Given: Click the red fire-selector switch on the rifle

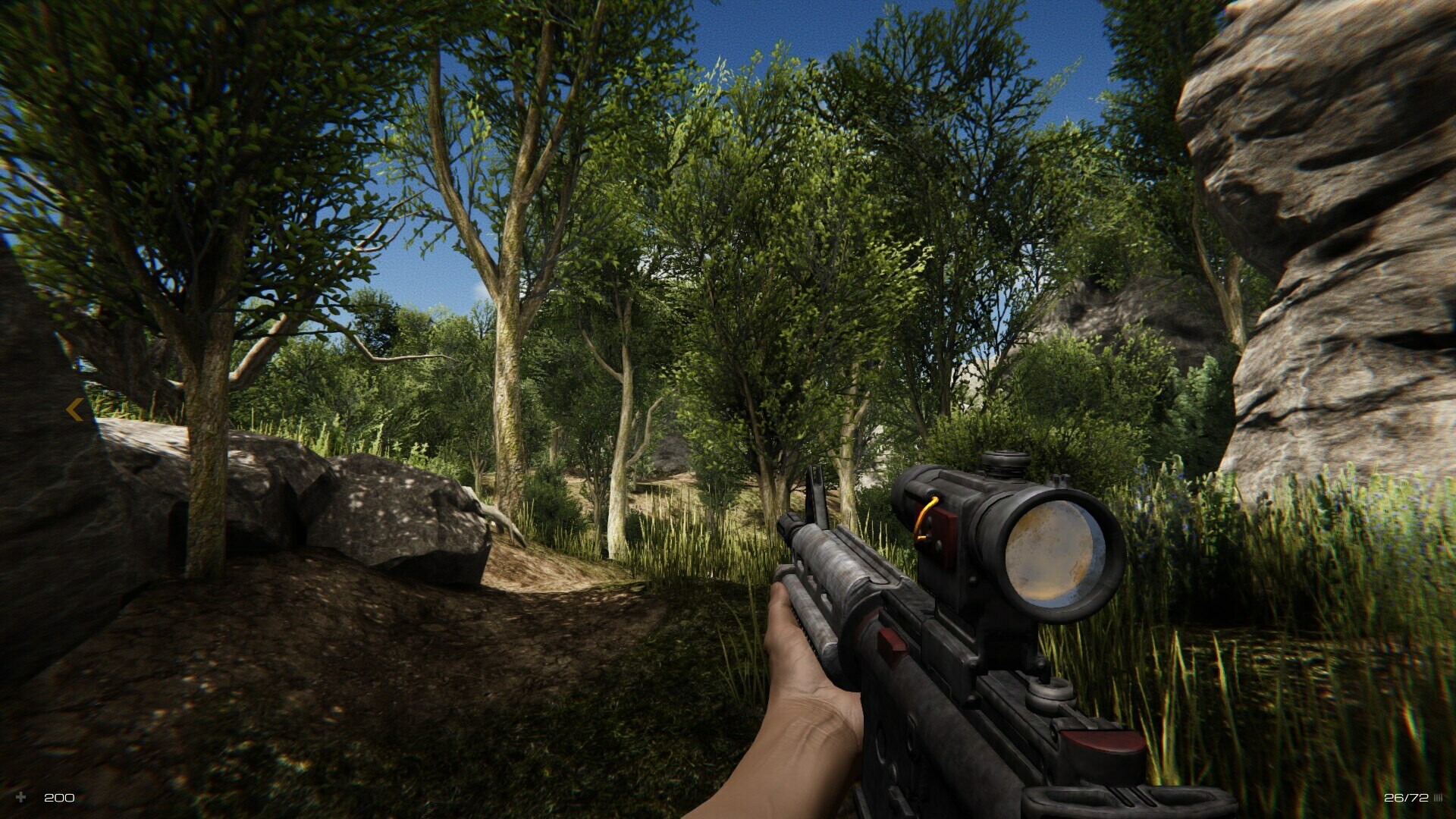Looking at the screenshot, I should (892, 641).
